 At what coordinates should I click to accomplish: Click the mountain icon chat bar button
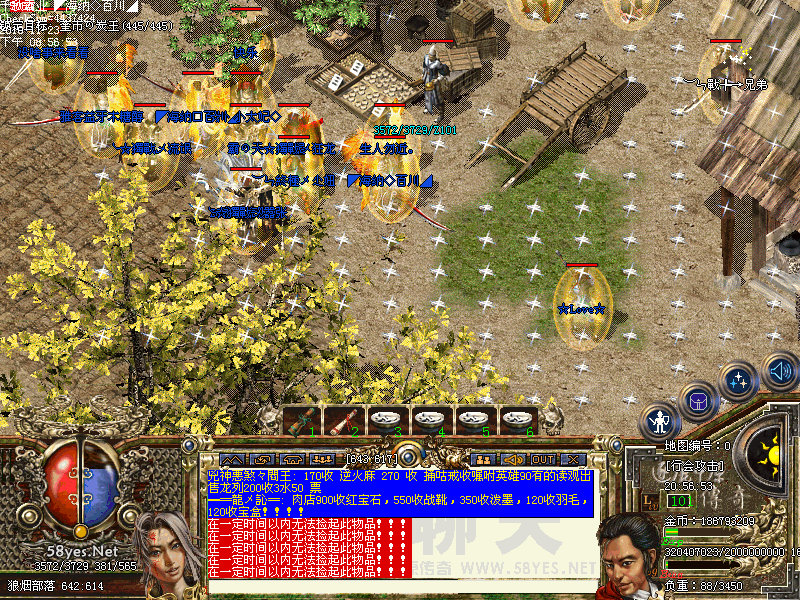click(x=233, y=459)
